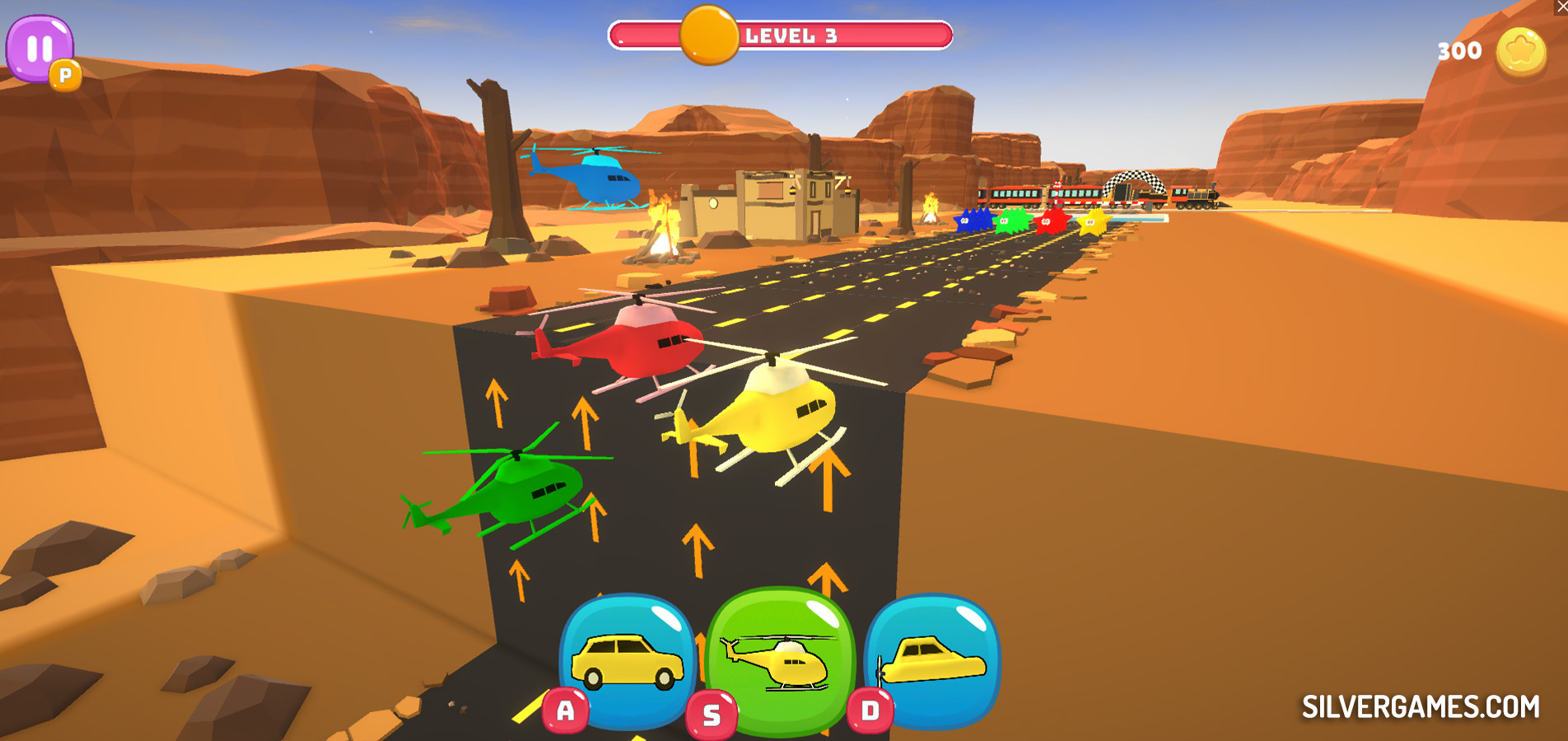Select the helicopter transformation button
Screen dimensions: 1568x741
(x=781, y=659)
